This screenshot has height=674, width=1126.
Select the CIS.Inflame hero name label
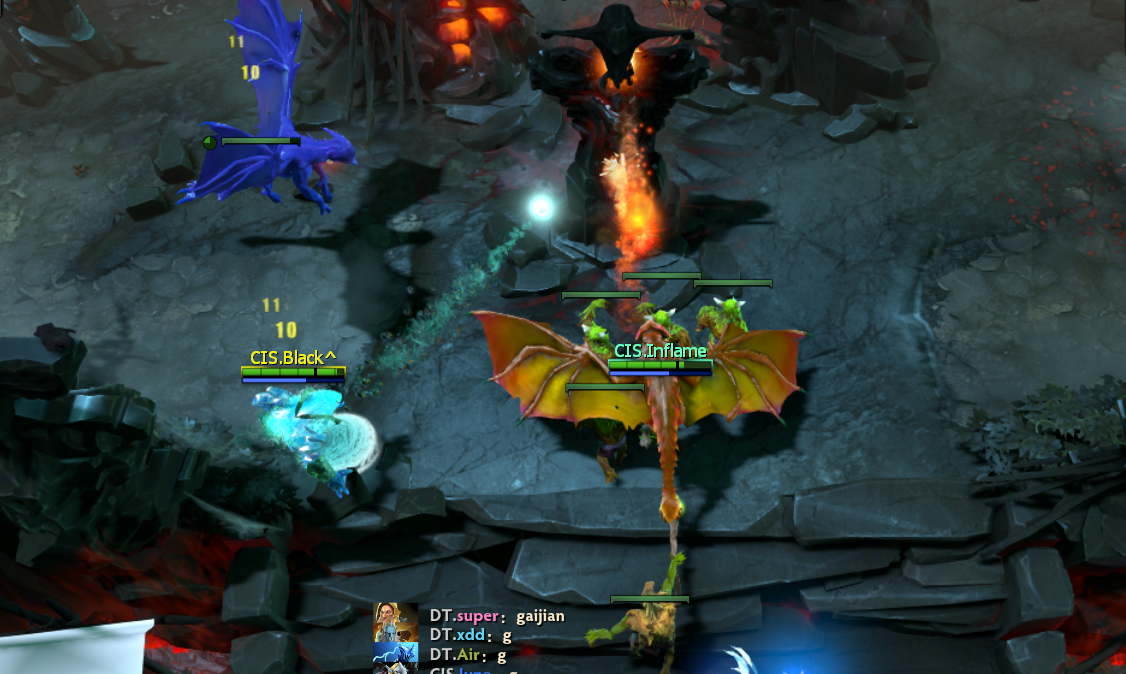coord(660,351)
